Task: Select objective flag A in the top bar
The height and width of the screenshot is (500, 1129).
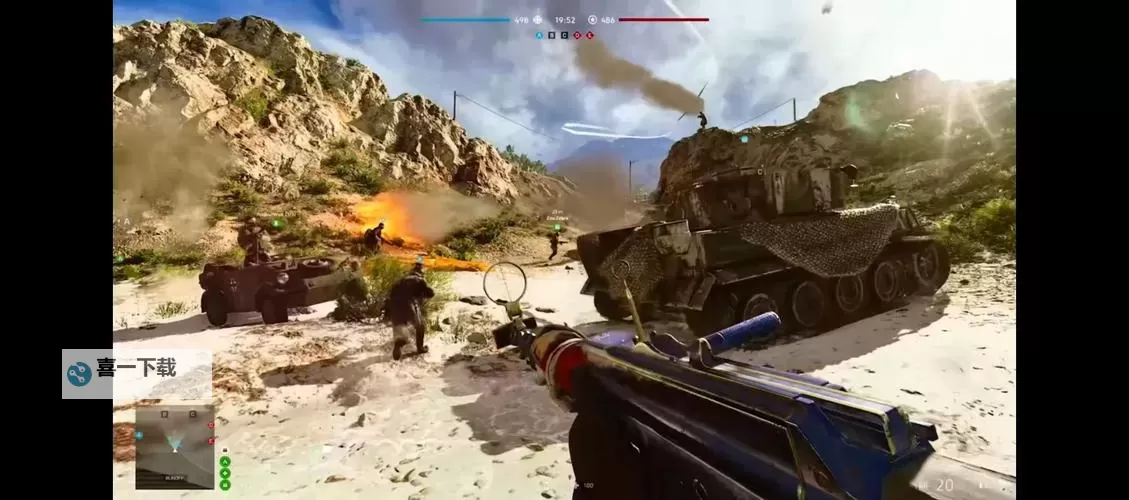Action: point(540,35)
